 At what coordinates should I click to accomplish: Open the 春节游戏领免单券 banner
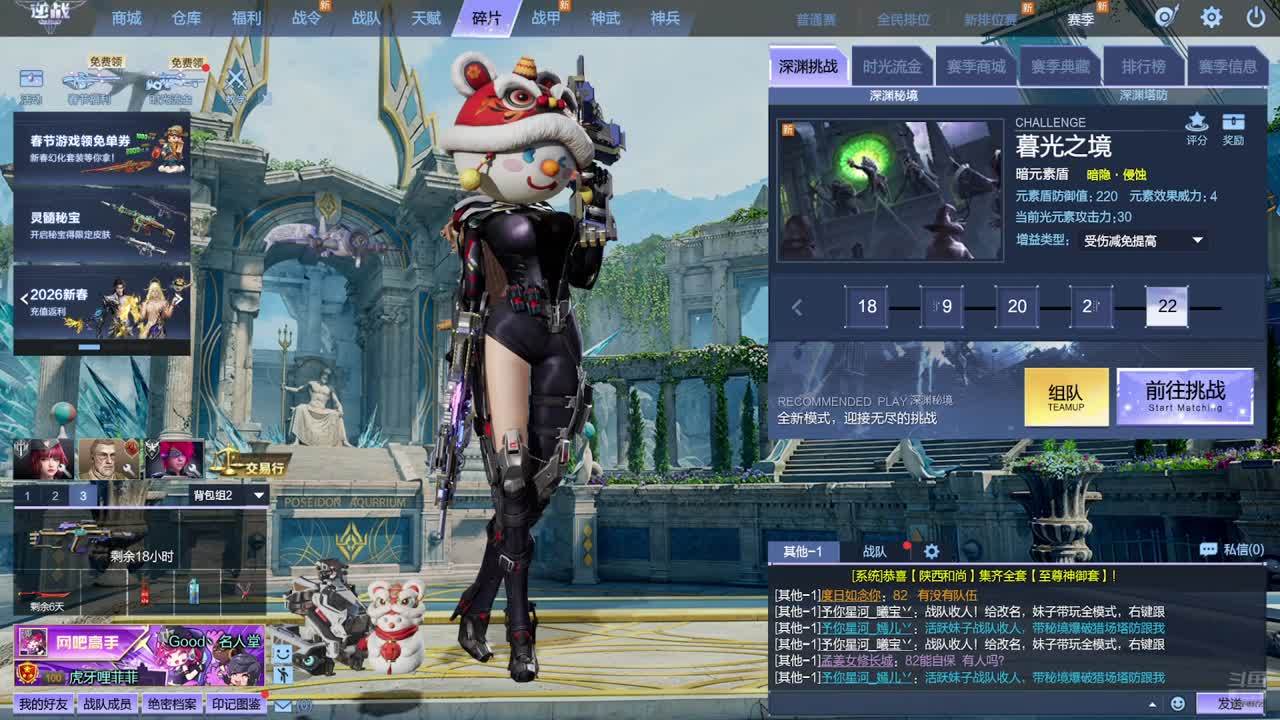tap(102, 149)
